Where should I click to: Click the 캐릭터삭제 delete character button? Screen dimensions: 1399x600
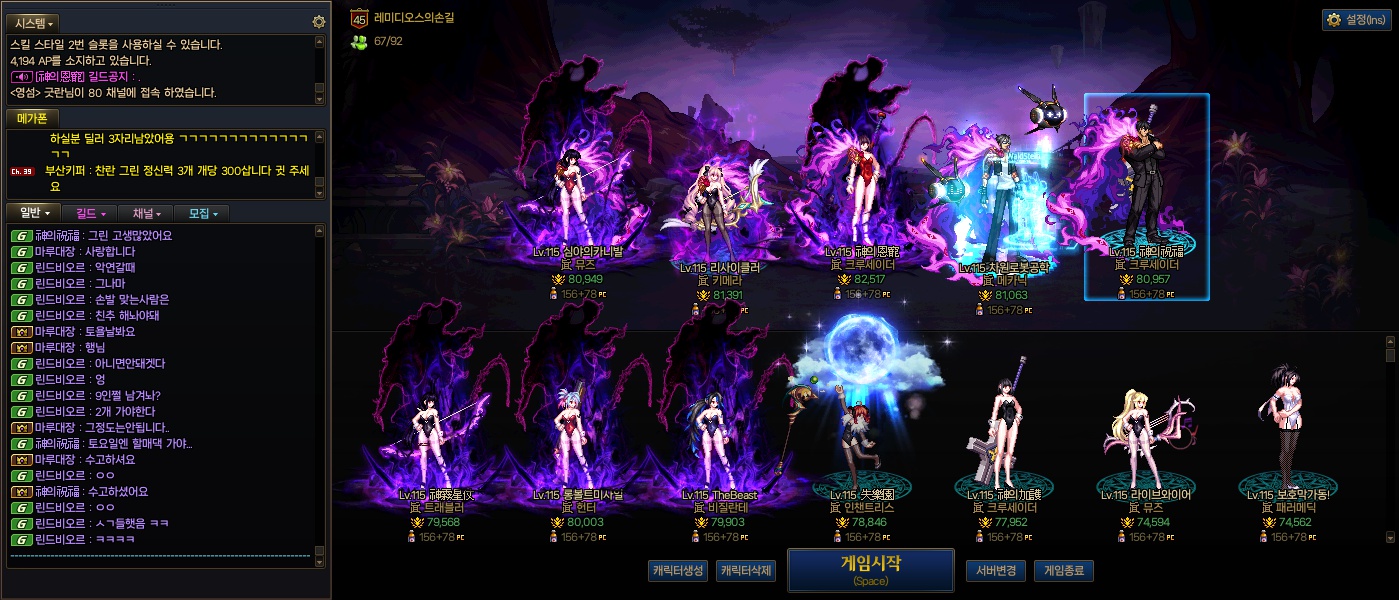pos(746,571)
